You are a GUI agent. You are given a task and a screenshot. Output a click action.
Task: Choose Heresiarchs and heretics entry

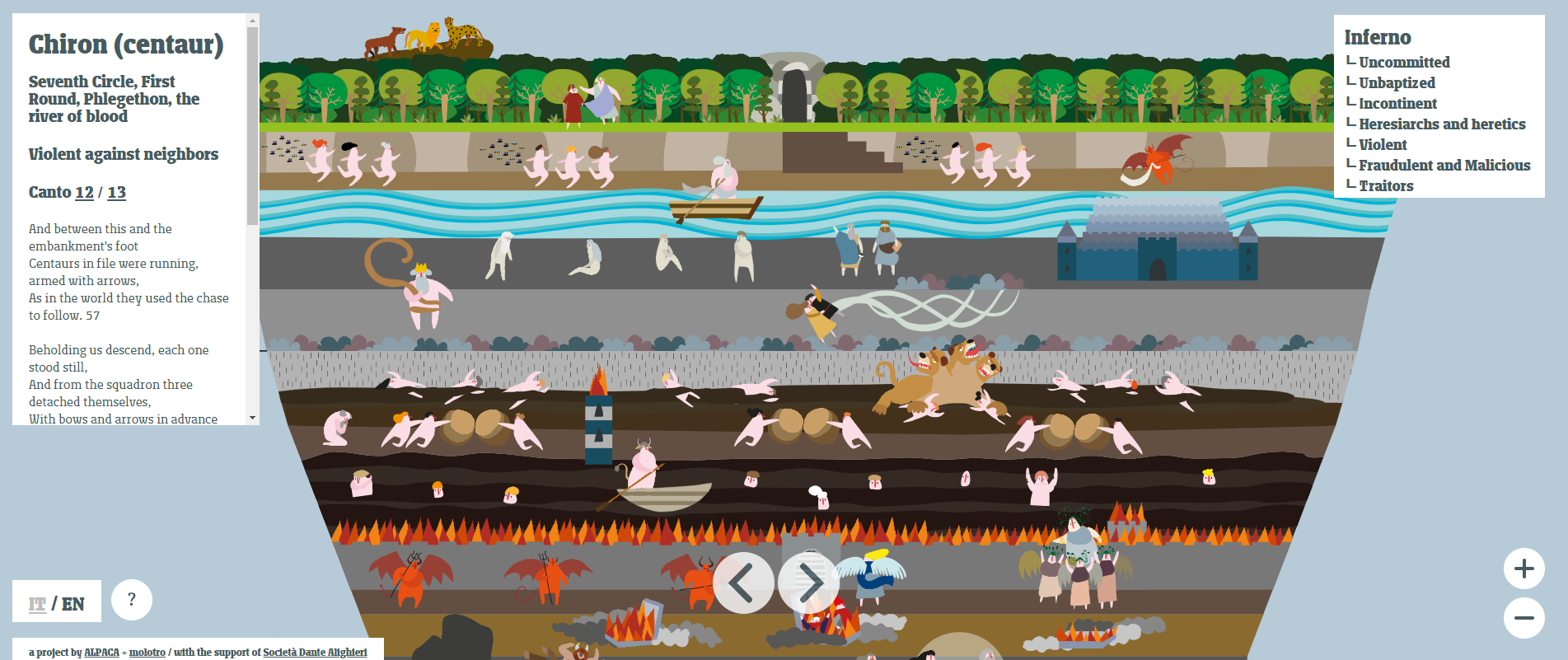tap(1442, 124)
